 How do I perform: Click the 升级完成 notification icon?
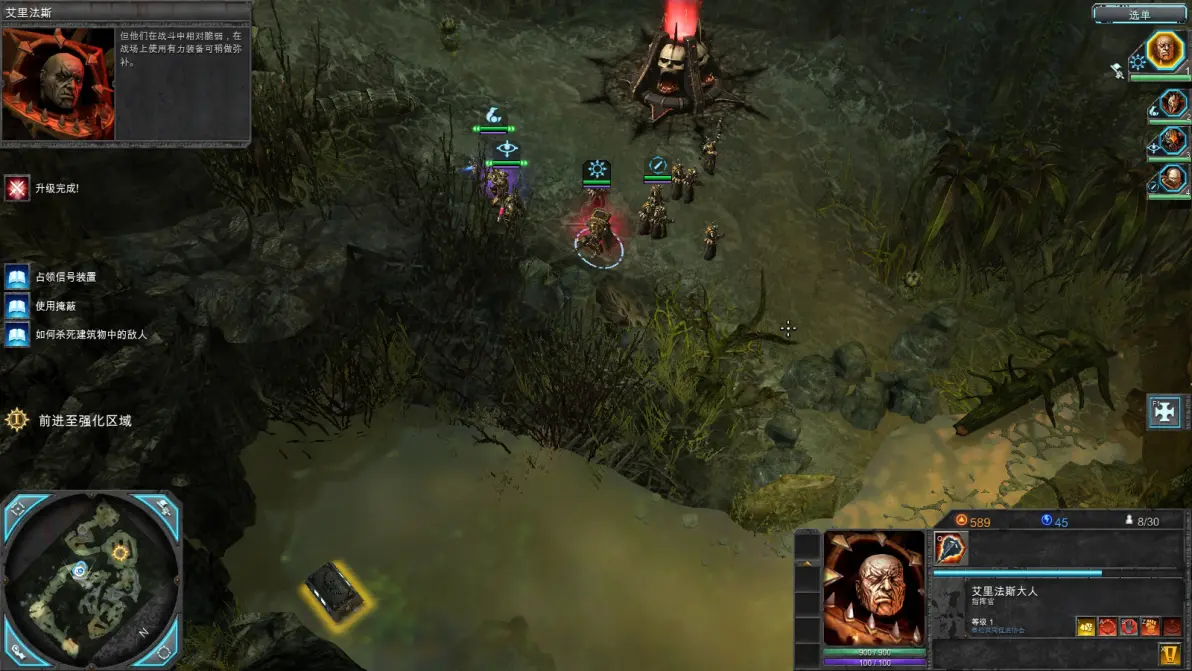(17, 188)
